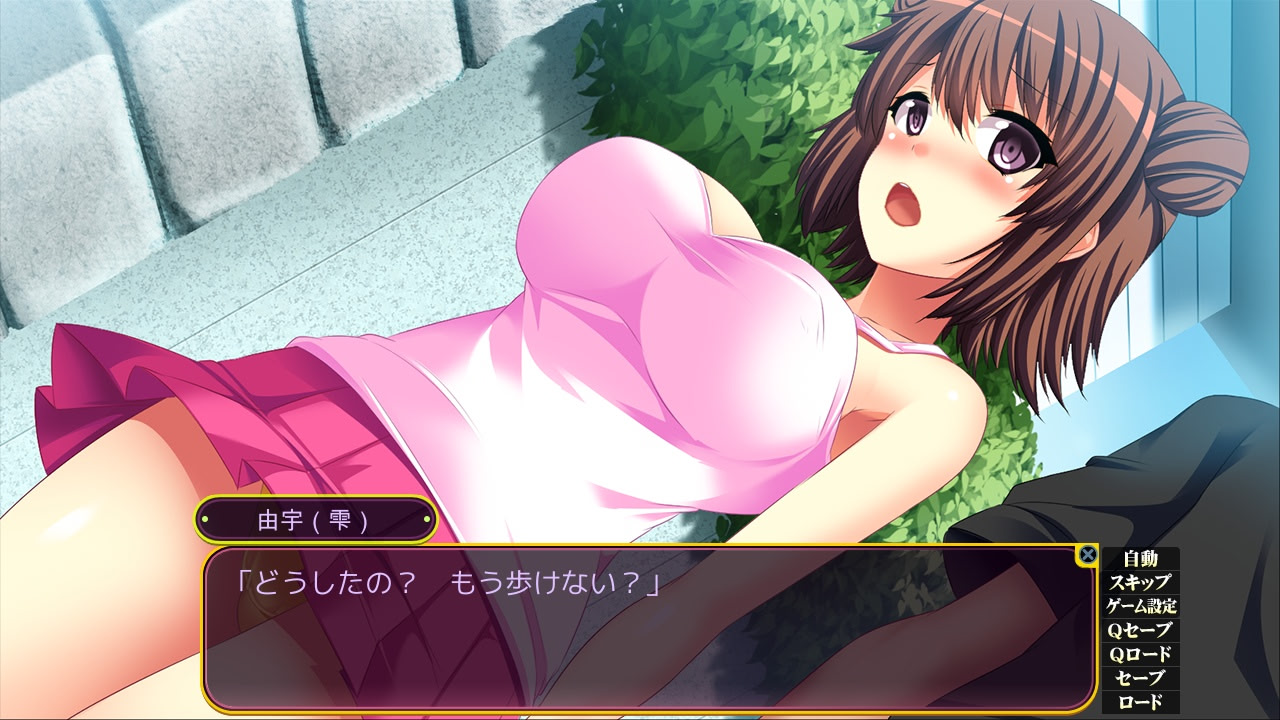
Task: Open the ゲーム設定 game settings
Action: 1140,607
